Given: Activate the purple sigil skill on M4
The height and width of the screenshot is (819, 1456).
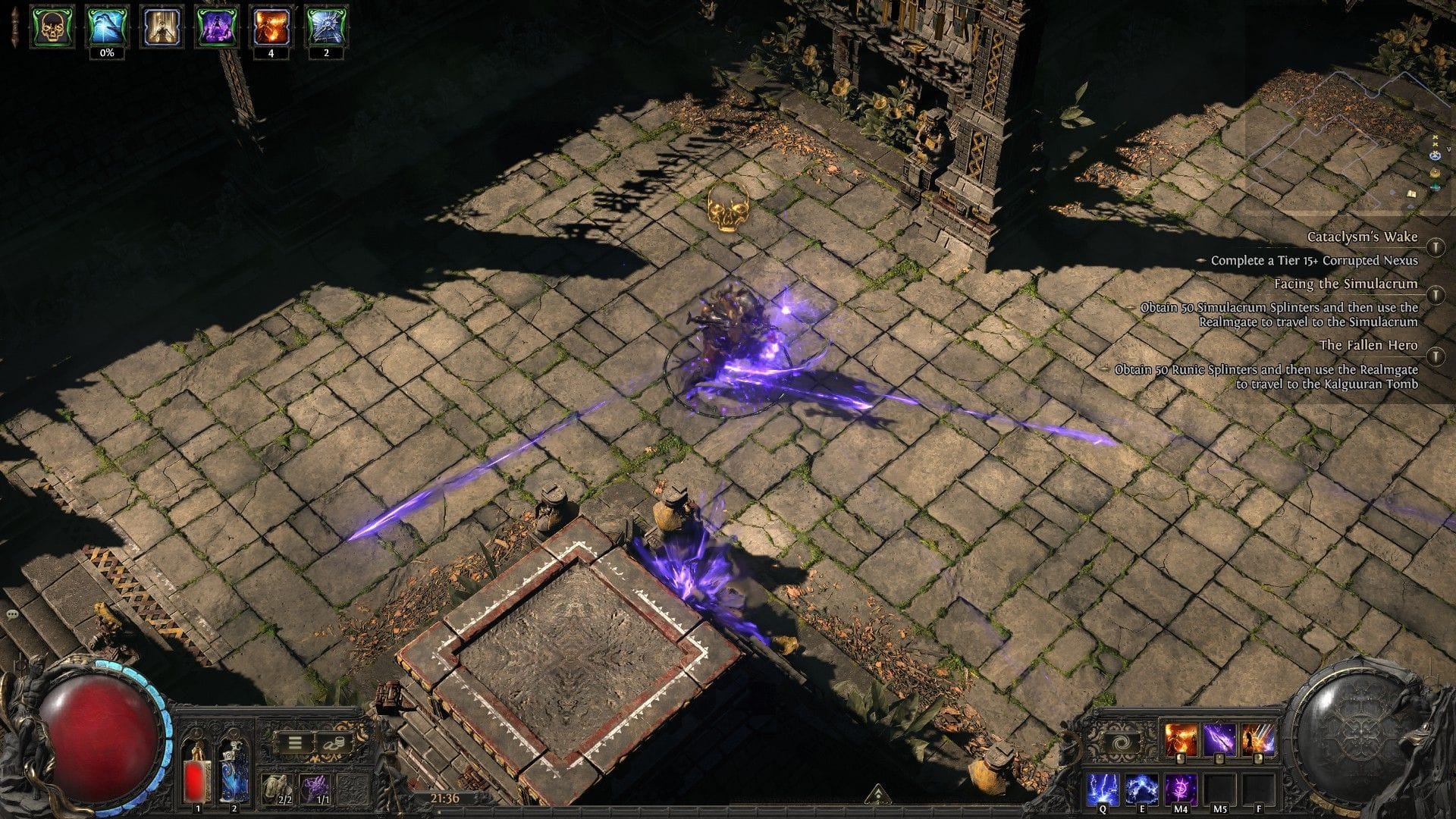Looking at the screenshot, I should tap(1181, 790).
